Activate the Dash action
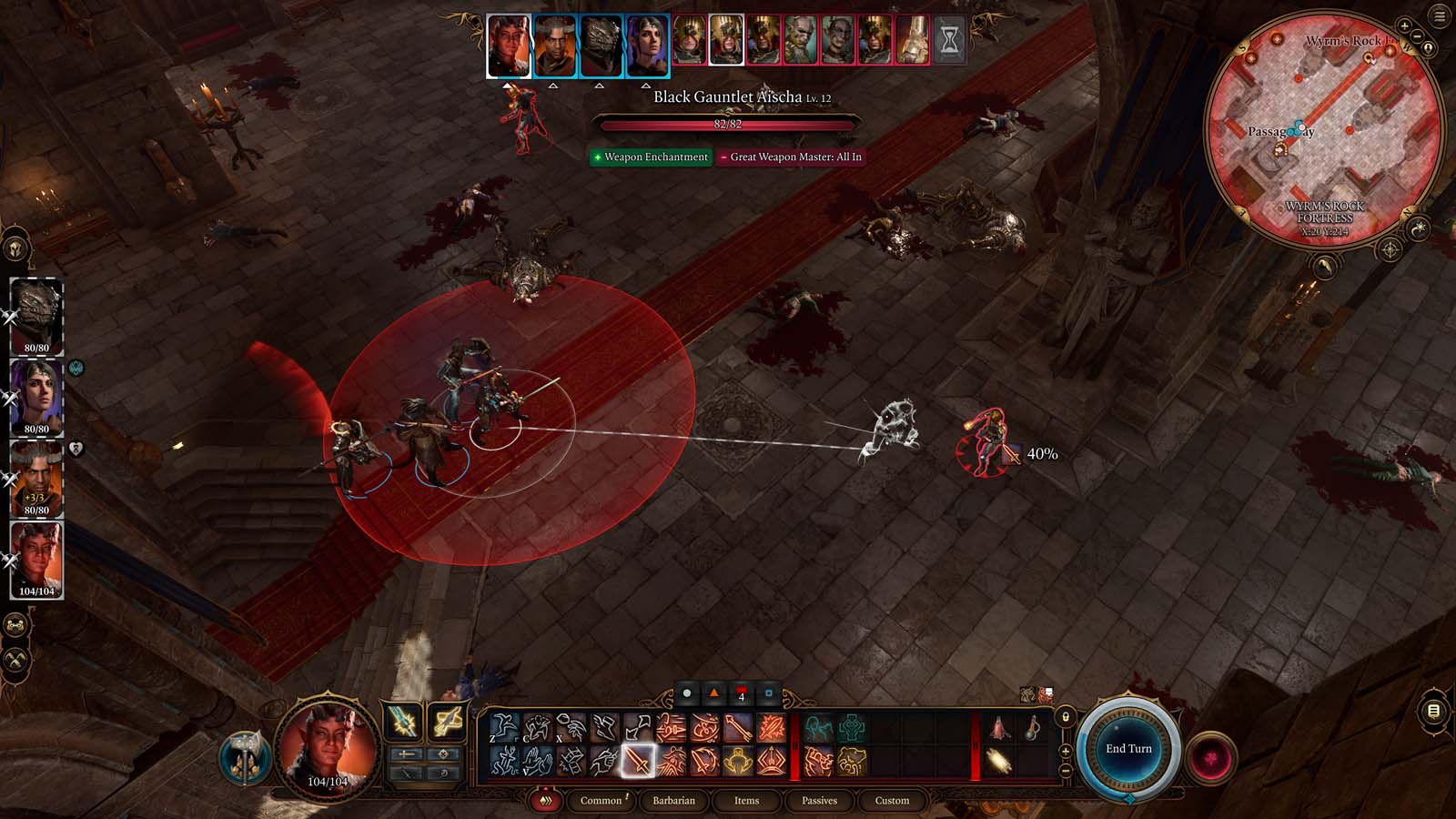The width and height of the screenshot is (1456, 819). [x=603, y=726]
